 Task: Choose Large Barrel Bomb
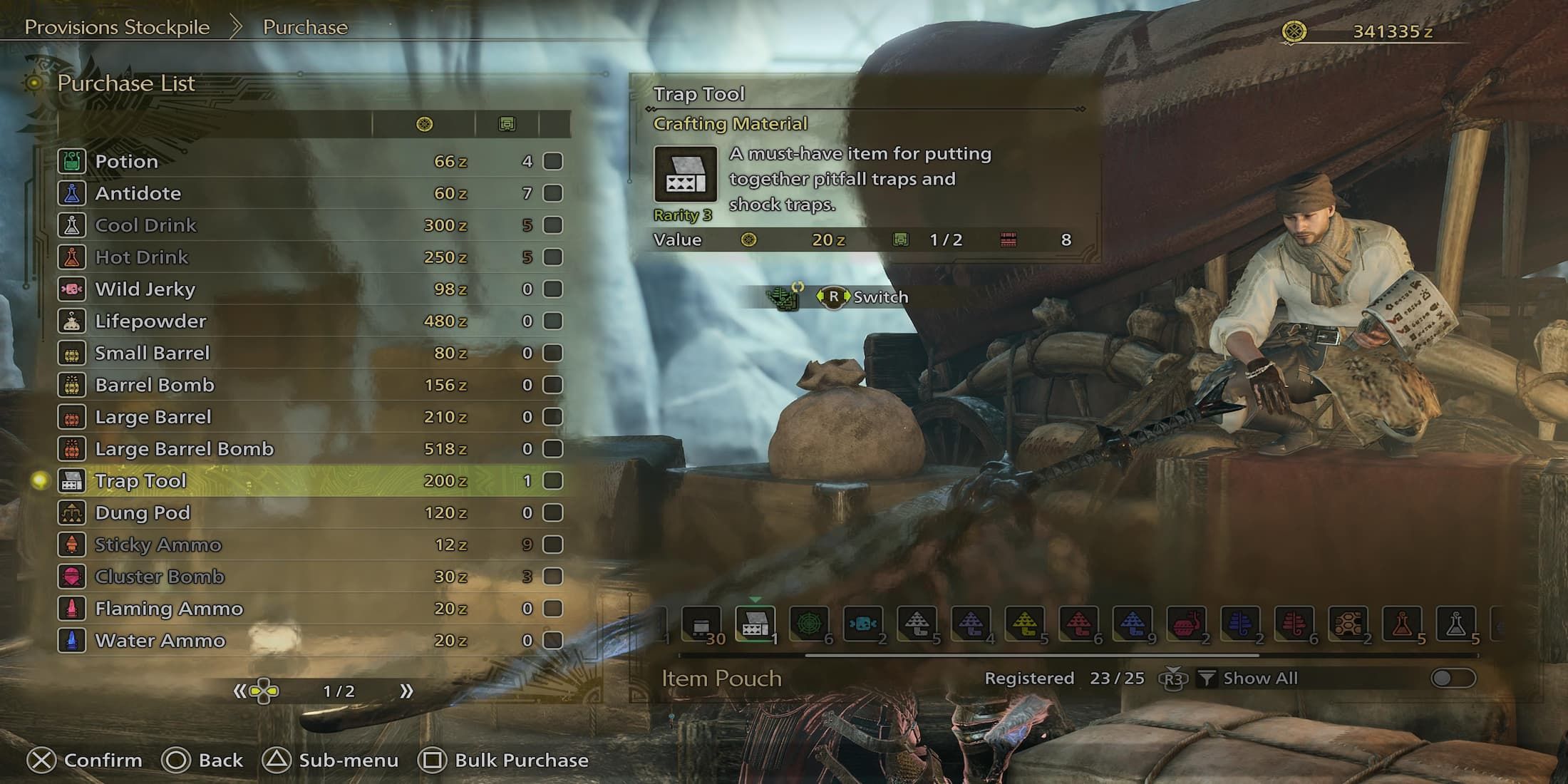[185, 449]
